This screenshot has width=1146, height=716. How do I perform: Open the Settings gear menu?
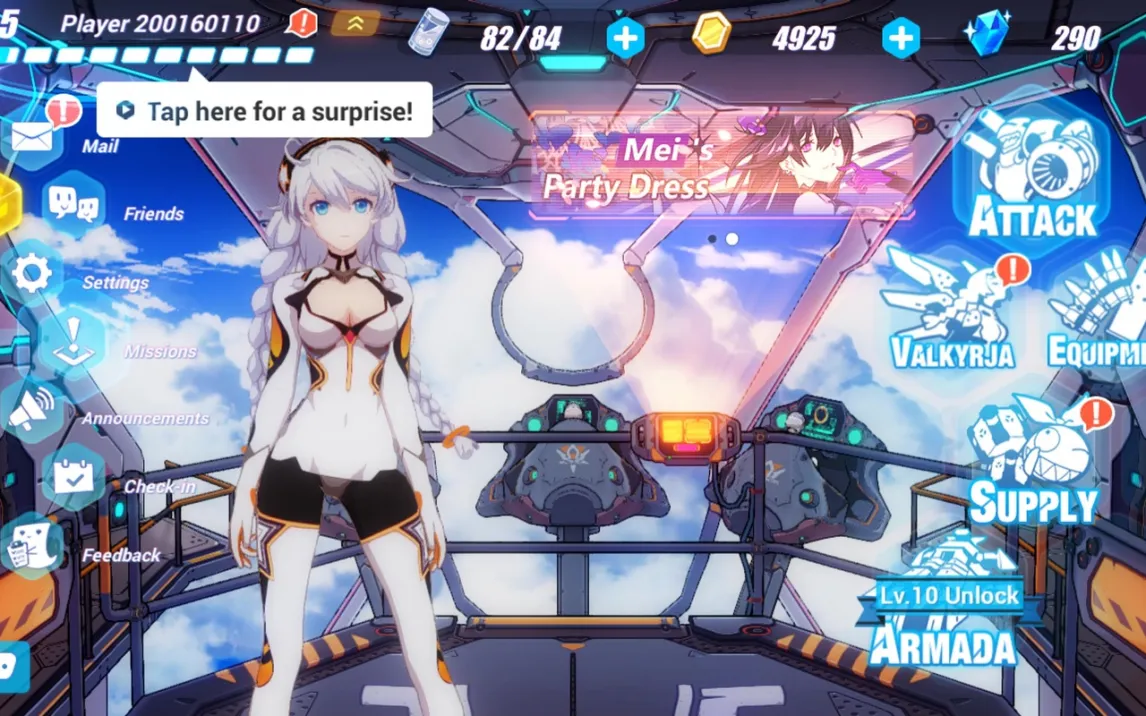32,273
